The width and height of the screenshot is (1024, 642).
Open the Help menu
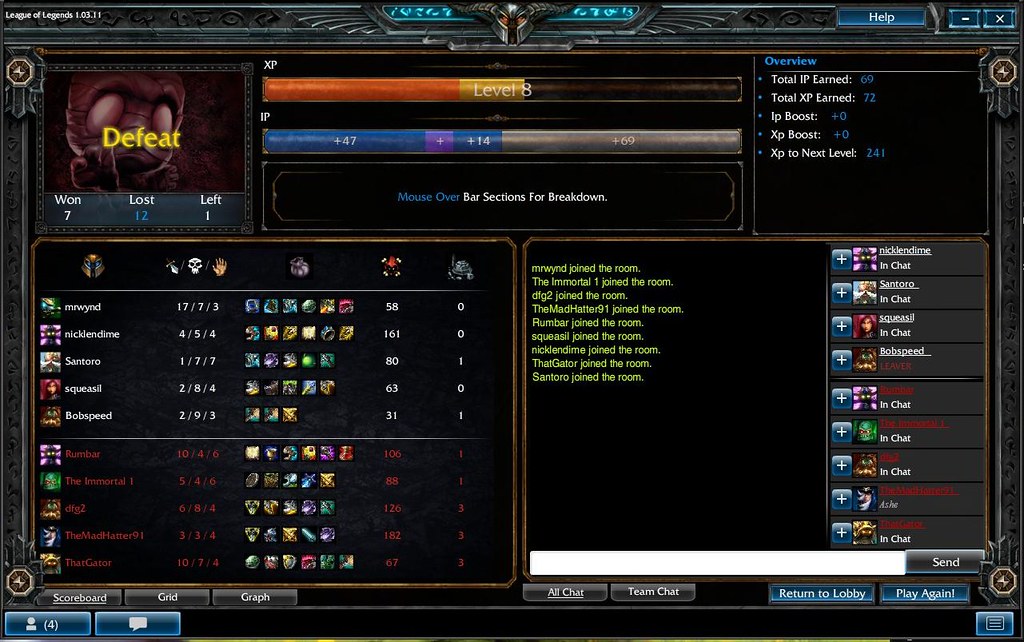pyautogui.click(x=880, y=17)
